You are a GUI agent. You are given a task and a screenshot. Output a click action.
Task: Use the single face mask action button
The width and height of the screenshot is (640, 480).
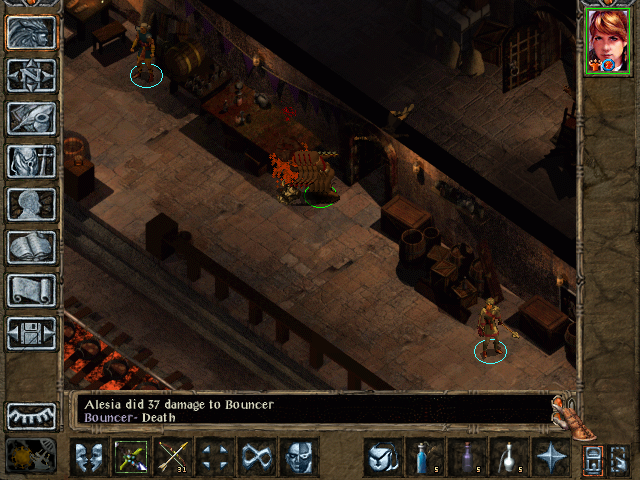click(x=299, y=457)
